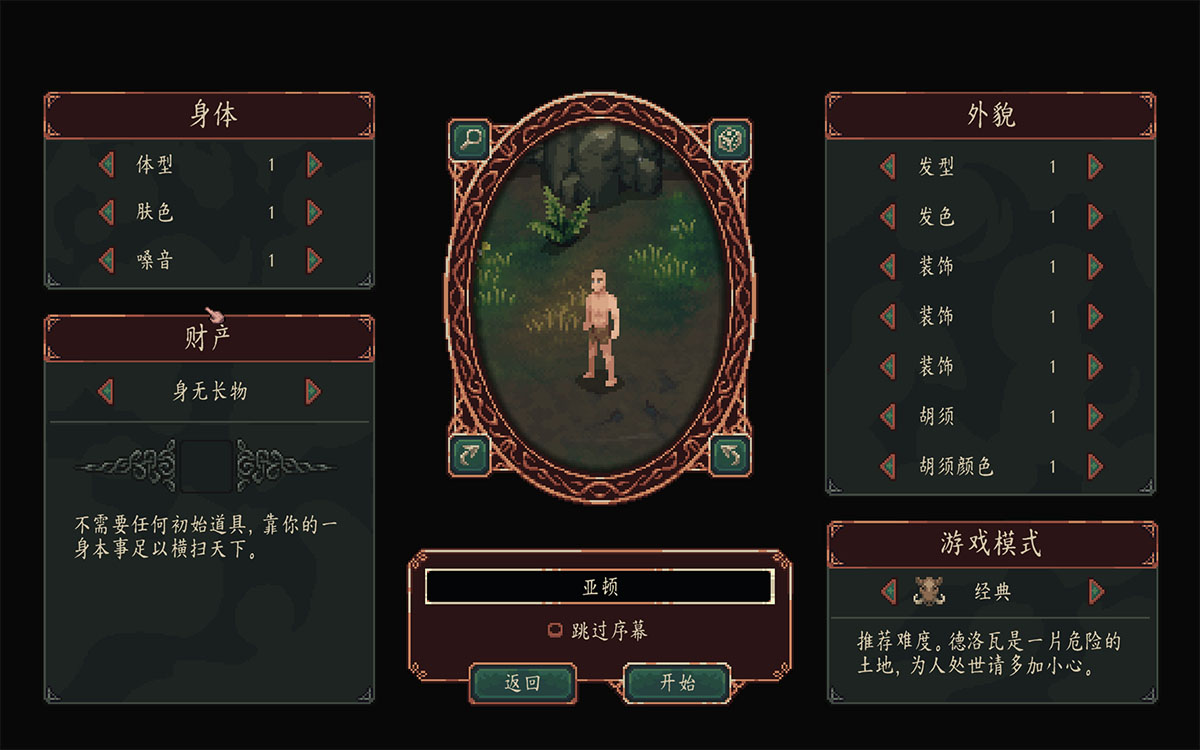This screenshot has width=1200, height=750.
Task: Click the magnifying glass portrait zoom button
Action: point(468,139)
